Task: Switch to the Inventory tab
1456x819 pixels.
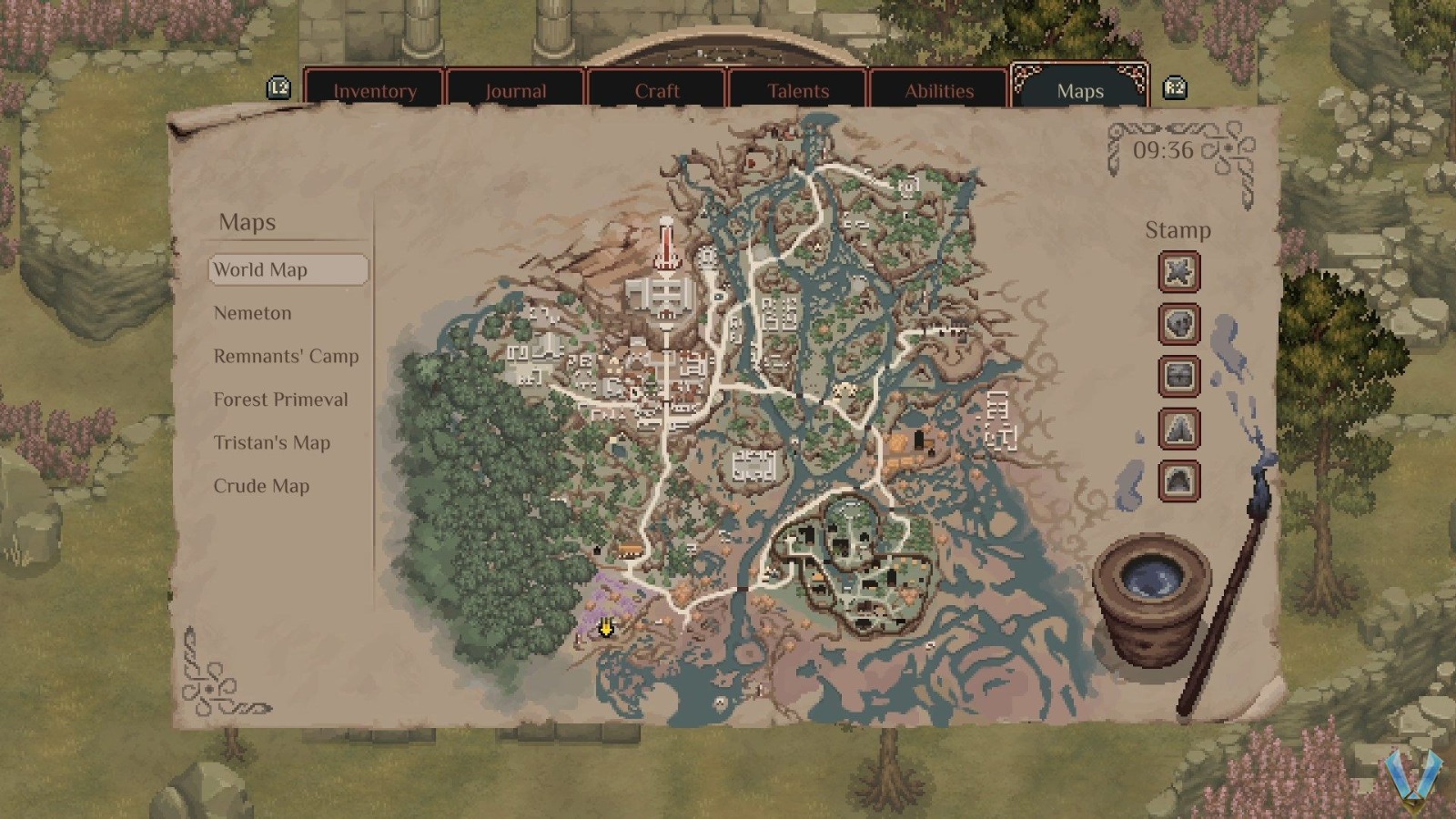Action: pos(376,91)
